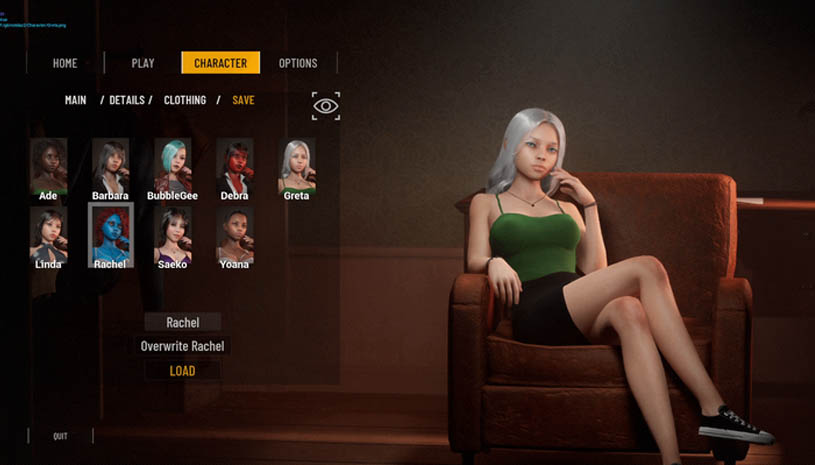Click the Overwrite Rachel button
The image size is (815, 465).
coord(182,346)
